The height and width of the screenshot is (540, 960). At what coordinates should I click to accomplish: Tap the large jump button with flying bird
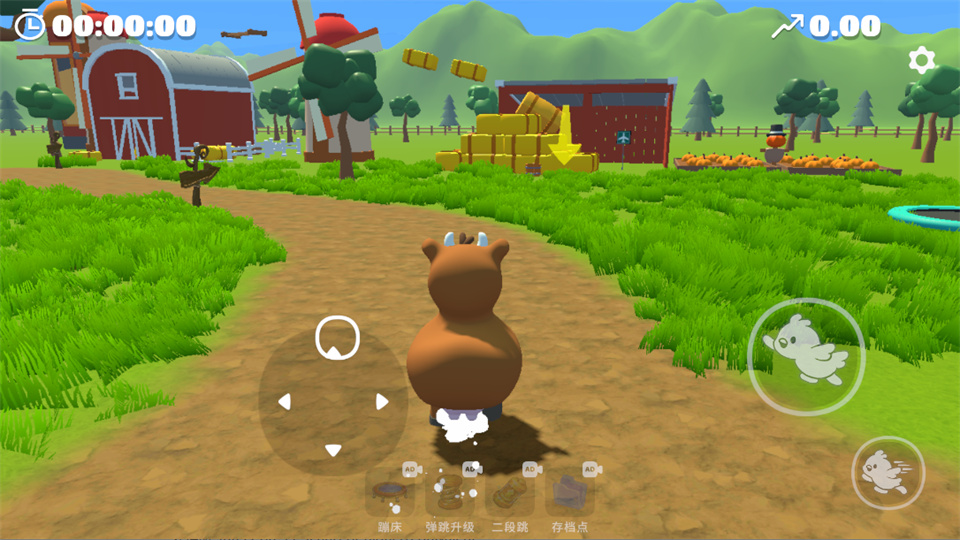coord(806,357)
